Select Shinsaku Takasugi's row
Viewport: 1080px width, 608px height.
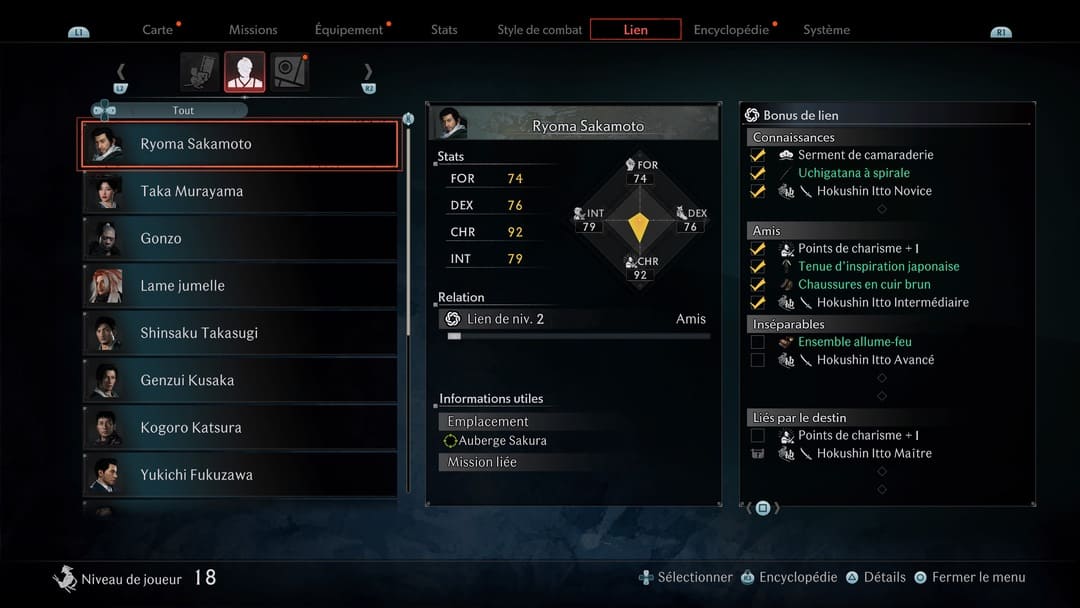[239, 333]
